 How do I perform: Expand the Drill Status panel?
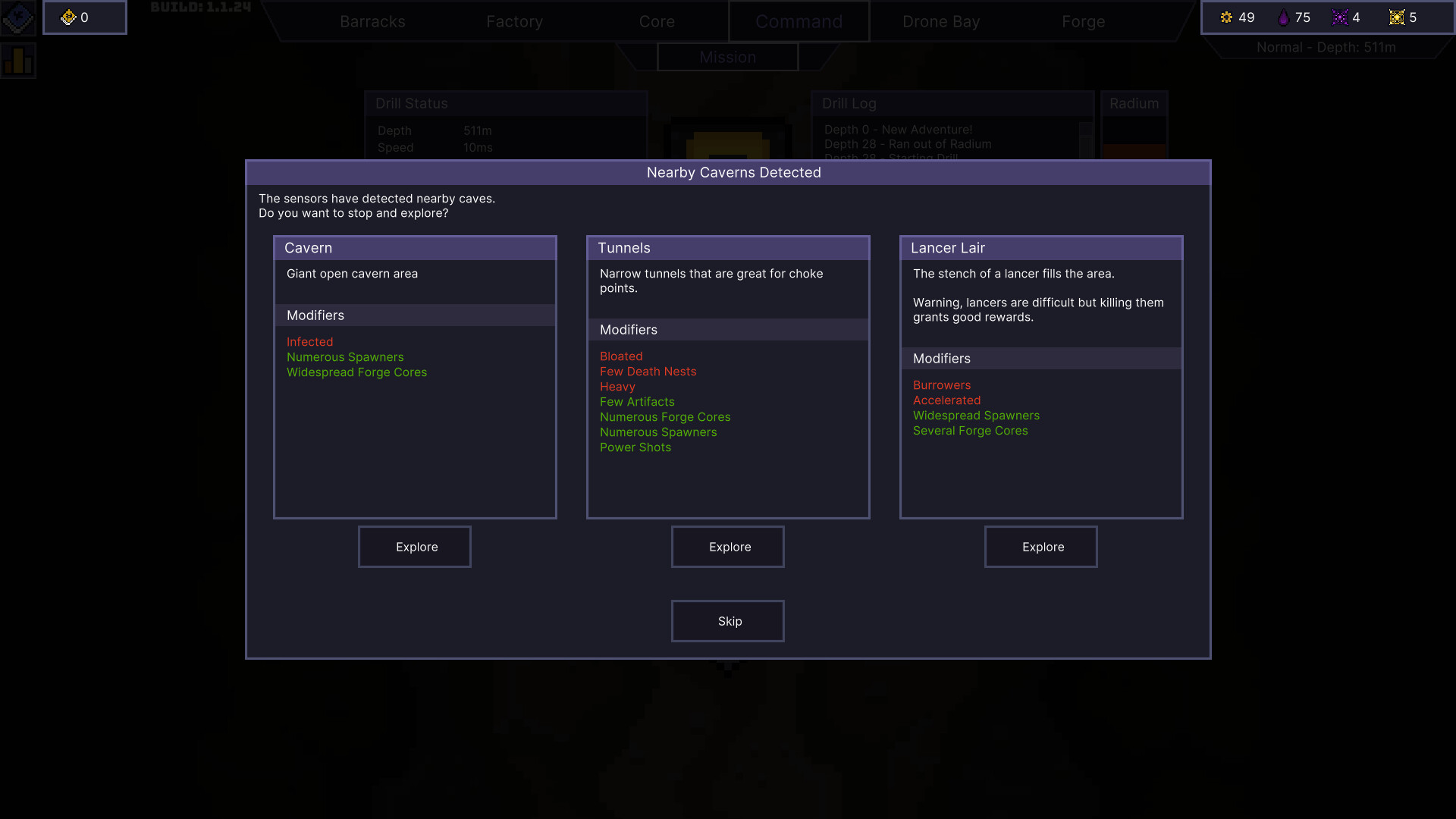(x=412, y=104)
